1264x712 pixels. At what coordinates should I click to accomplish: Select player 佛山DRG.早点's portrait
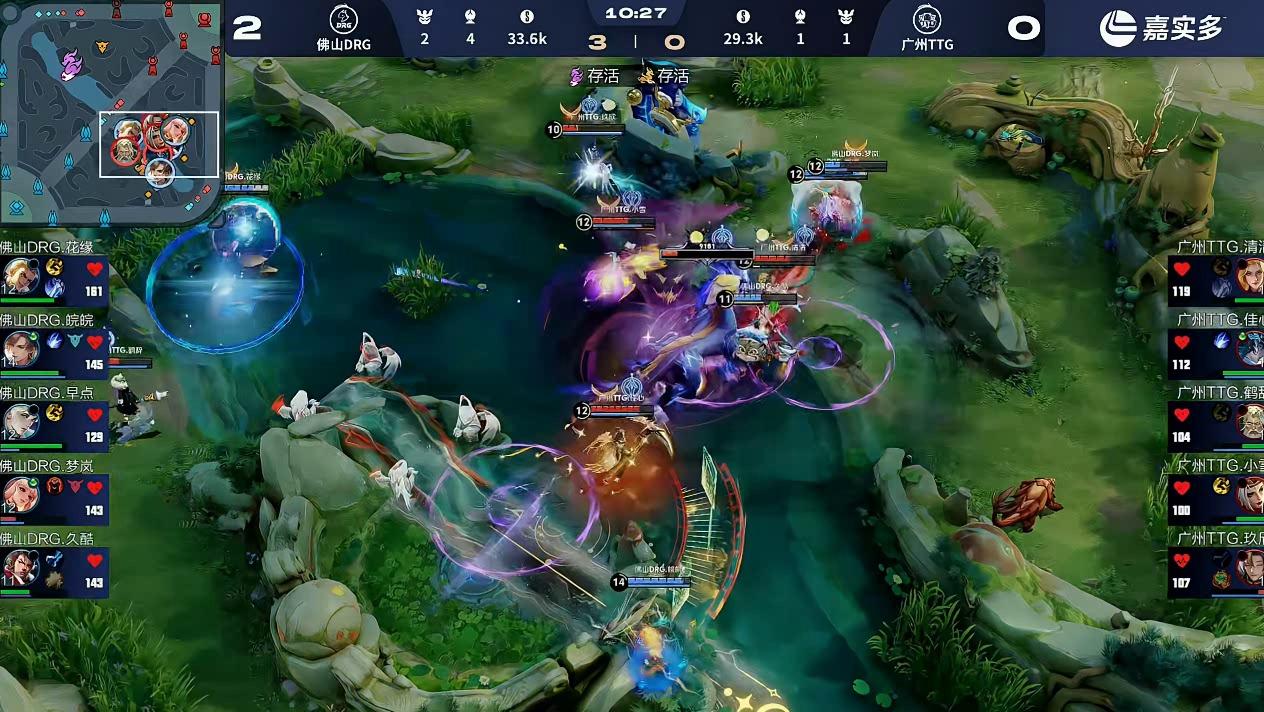[20, 421]
